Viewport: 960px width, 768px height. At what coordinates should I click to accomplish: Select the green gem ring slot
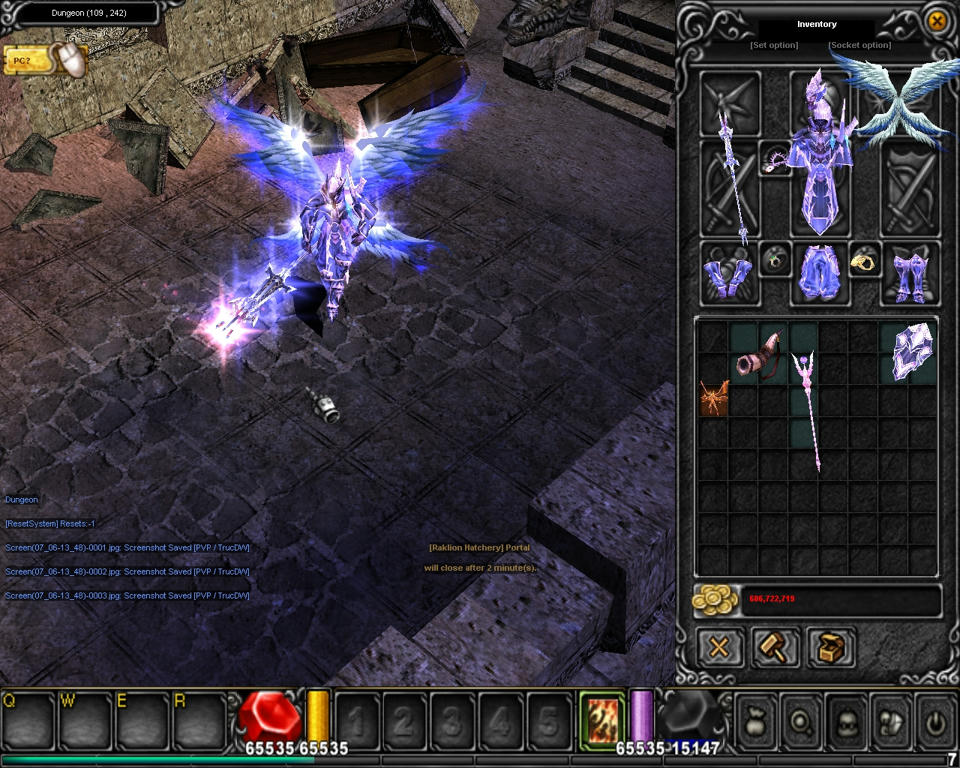click(x=774, y=260)
